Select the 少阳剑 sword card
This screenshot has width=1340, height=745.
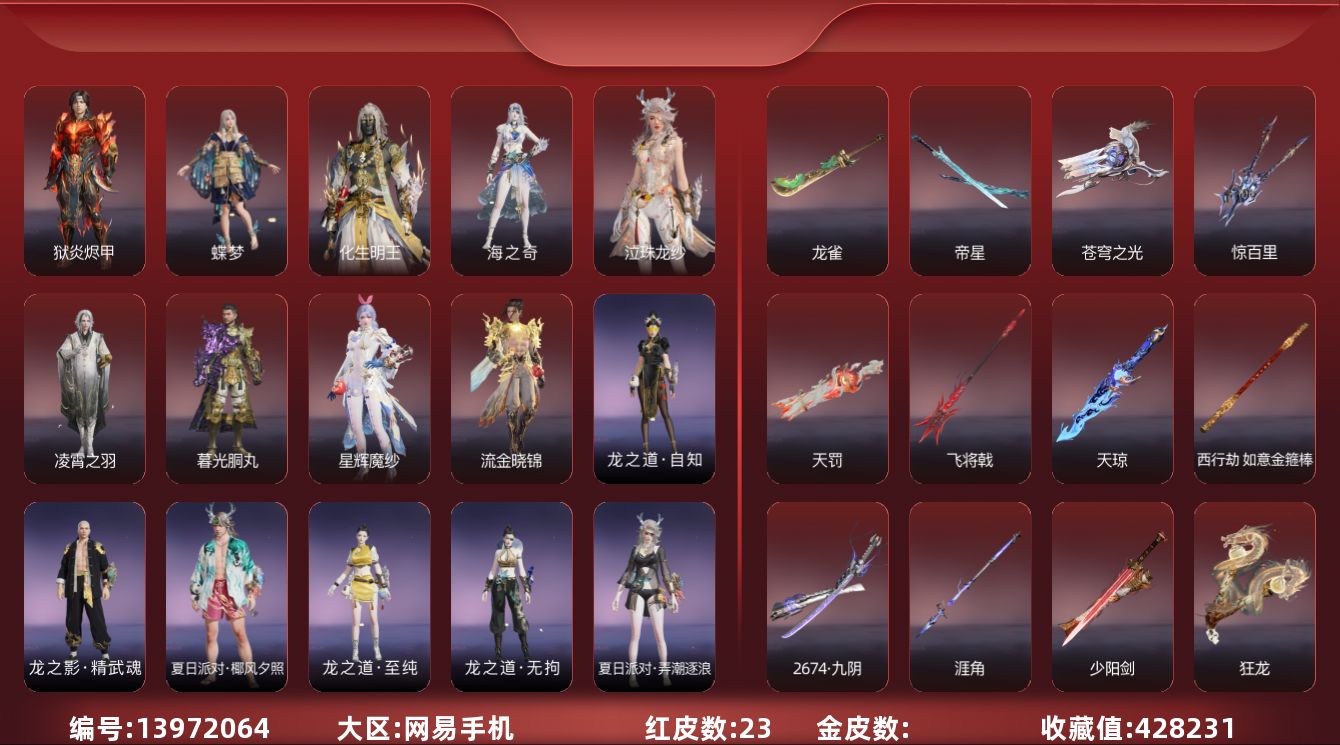pyautogui.click(x=1112, y=596)
